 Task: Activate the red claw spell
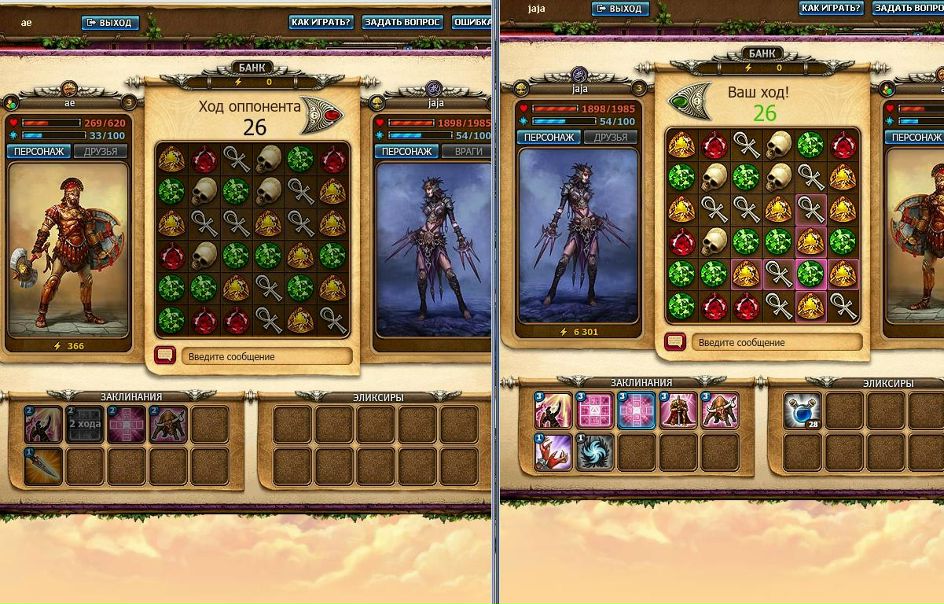point(553,452)
